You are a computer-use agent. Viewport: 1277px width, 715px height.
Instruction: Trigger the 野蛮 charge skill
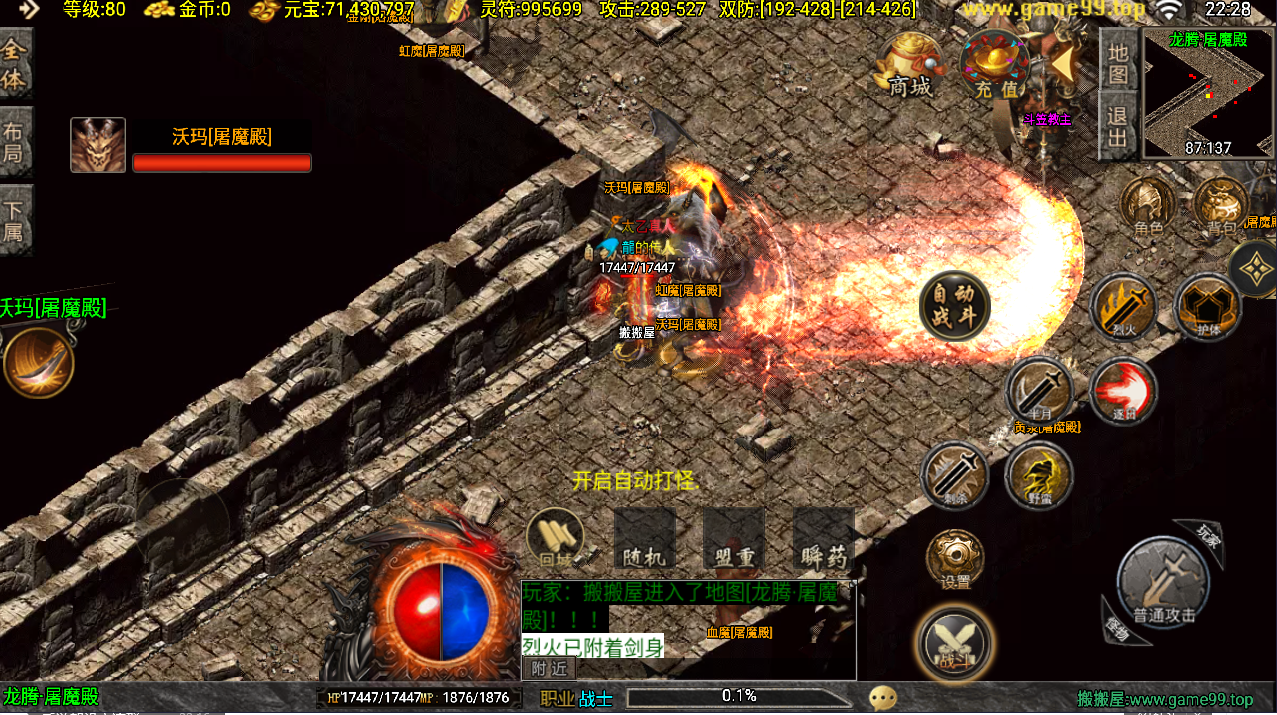coord(1039,475)
